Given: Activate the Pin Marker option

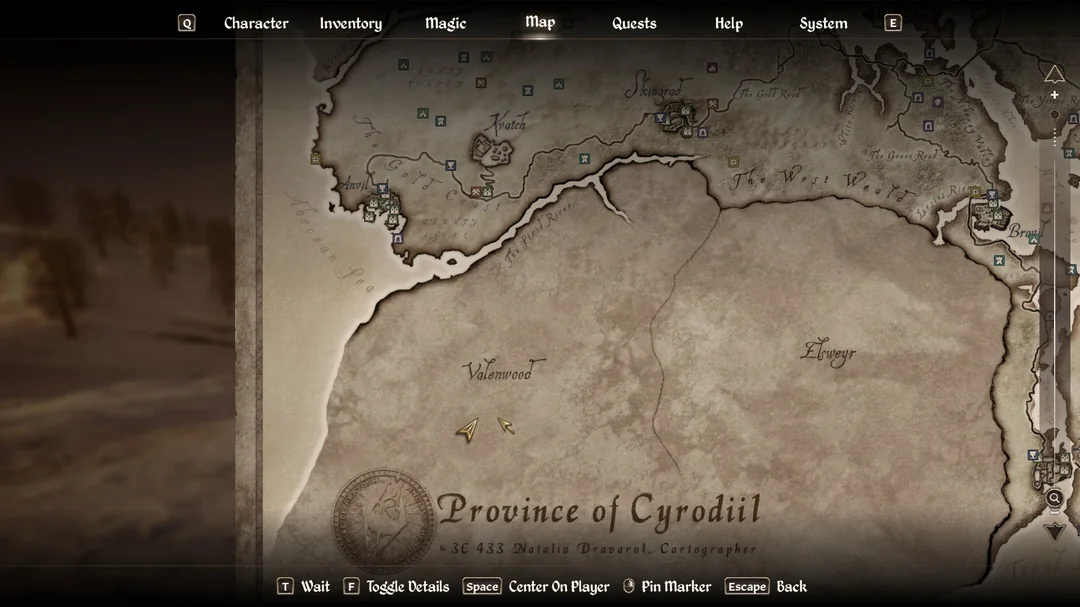Looking at the screenshot, I should [675, 587].
